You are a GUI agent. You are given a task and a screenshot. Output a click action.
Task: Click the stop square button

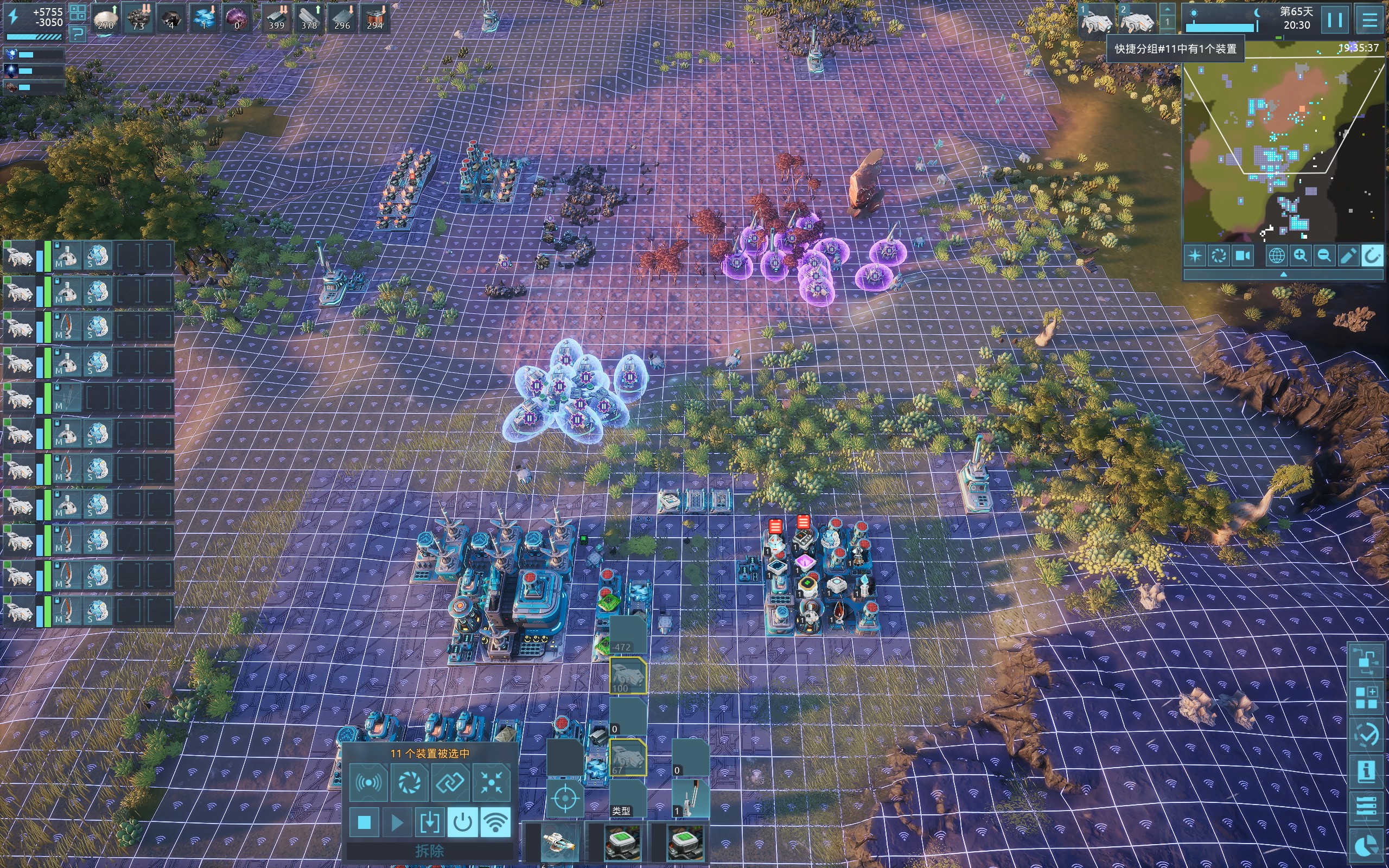364,822
